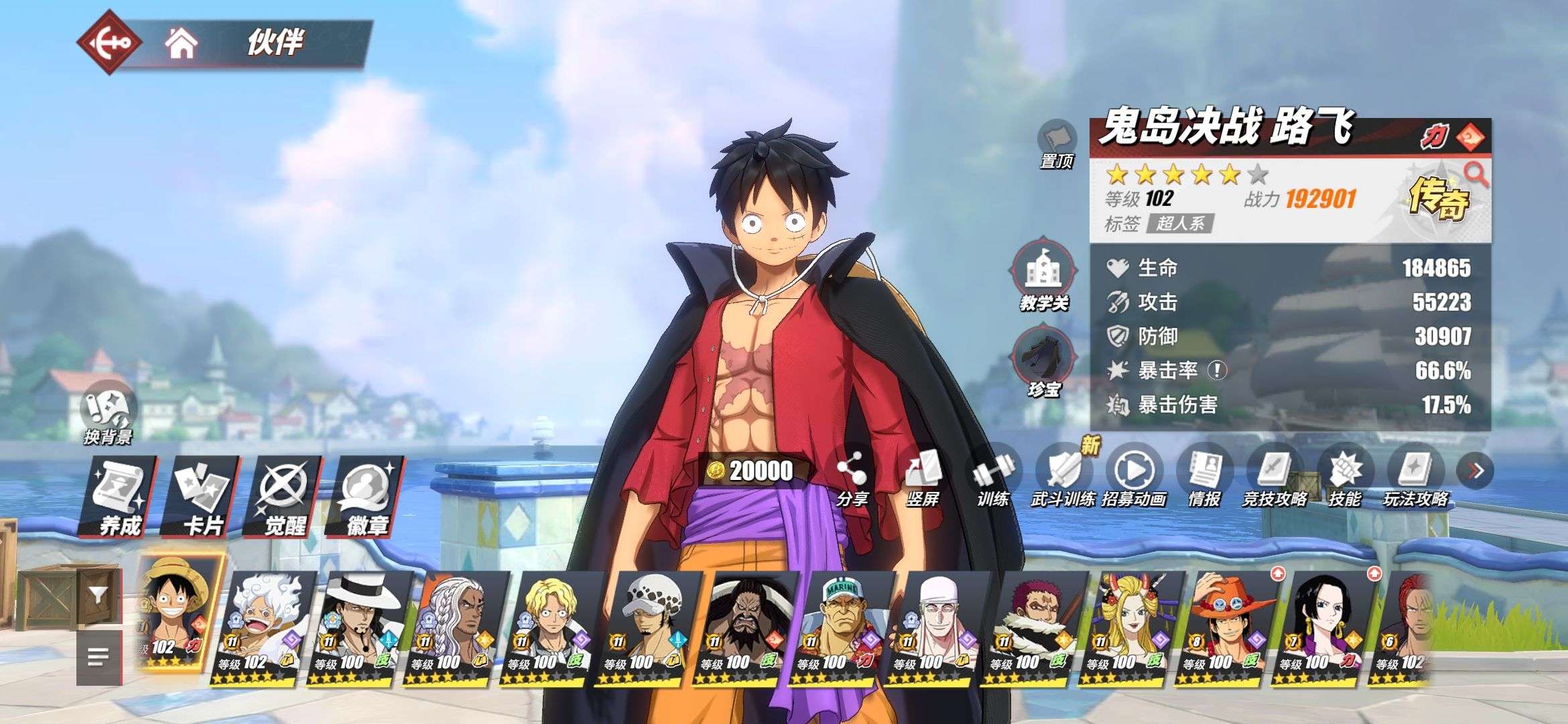Inspect details with the magnifier icon

click(1475, 174)
